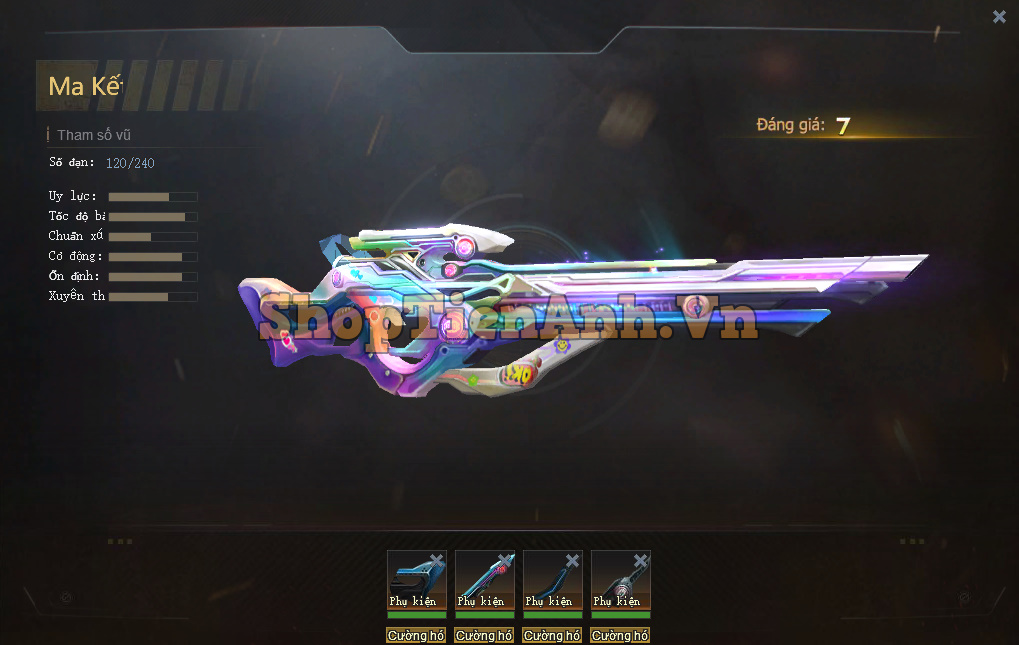Click Cường hó under the pink barrel accessory
This screenshot has height=645, width=1019.
coord(484,635)
